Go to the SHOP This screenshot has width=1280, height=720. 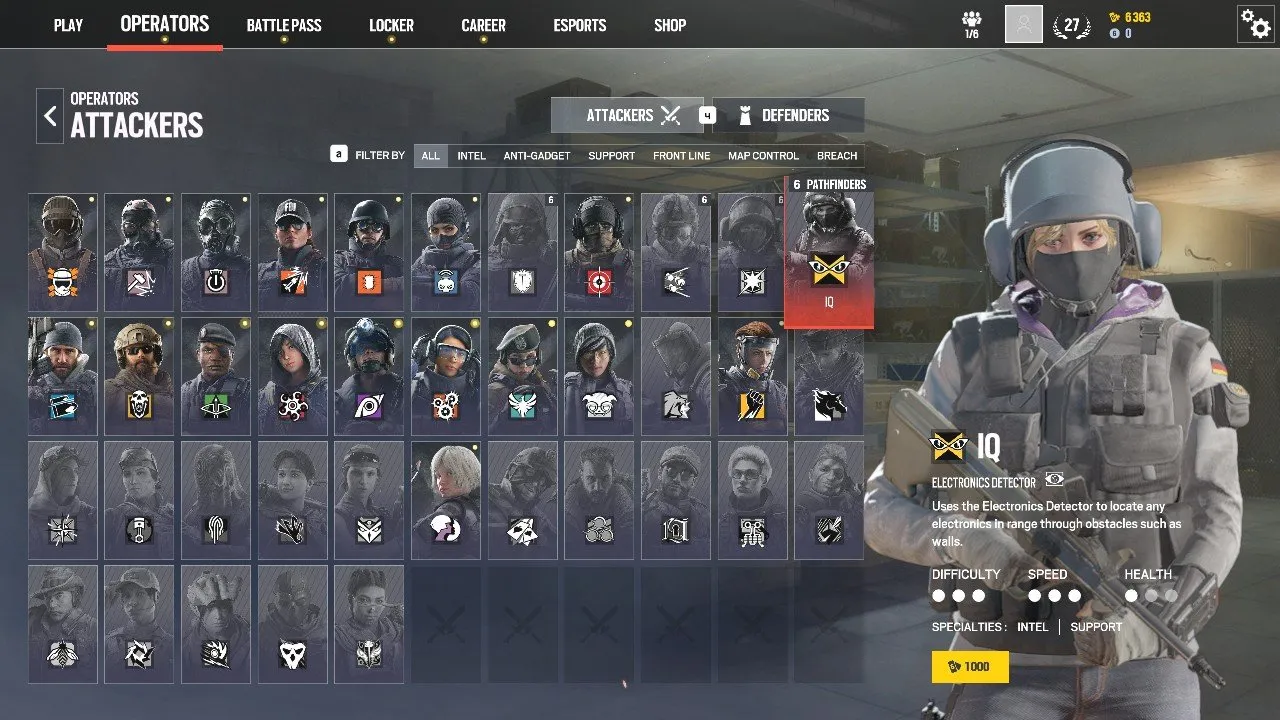669,25
